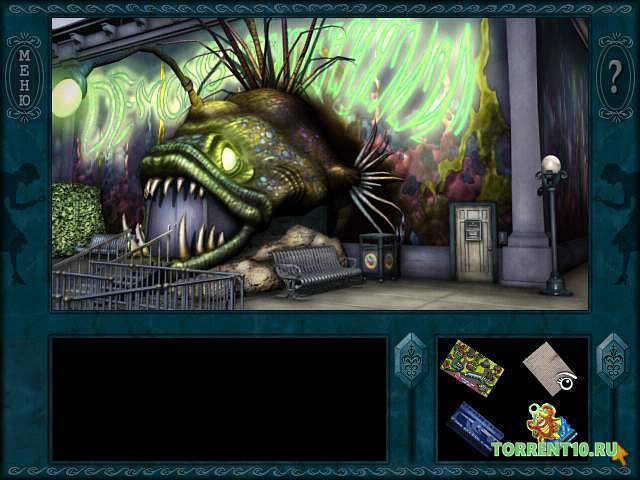Select the orange fish keychain item
Screen dimensions: 640x480
pos(547,423)
